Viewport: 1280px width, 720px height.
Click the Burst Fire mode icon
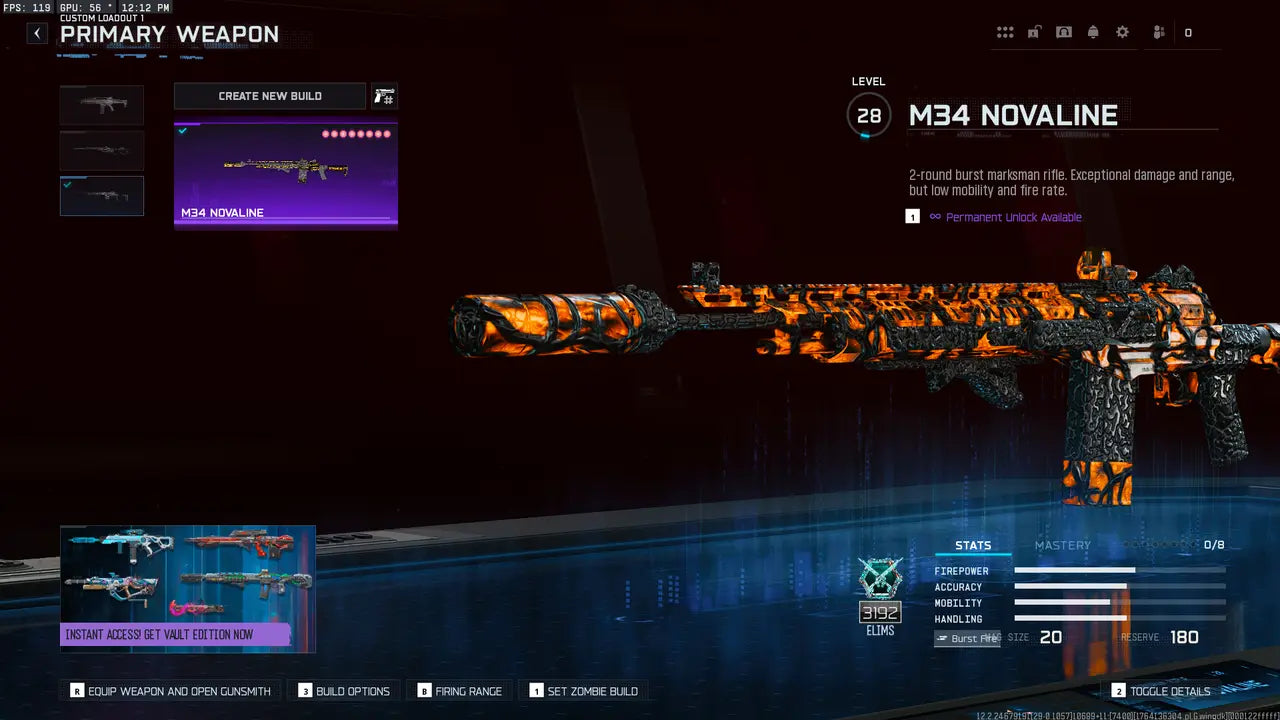click(966, 637)
